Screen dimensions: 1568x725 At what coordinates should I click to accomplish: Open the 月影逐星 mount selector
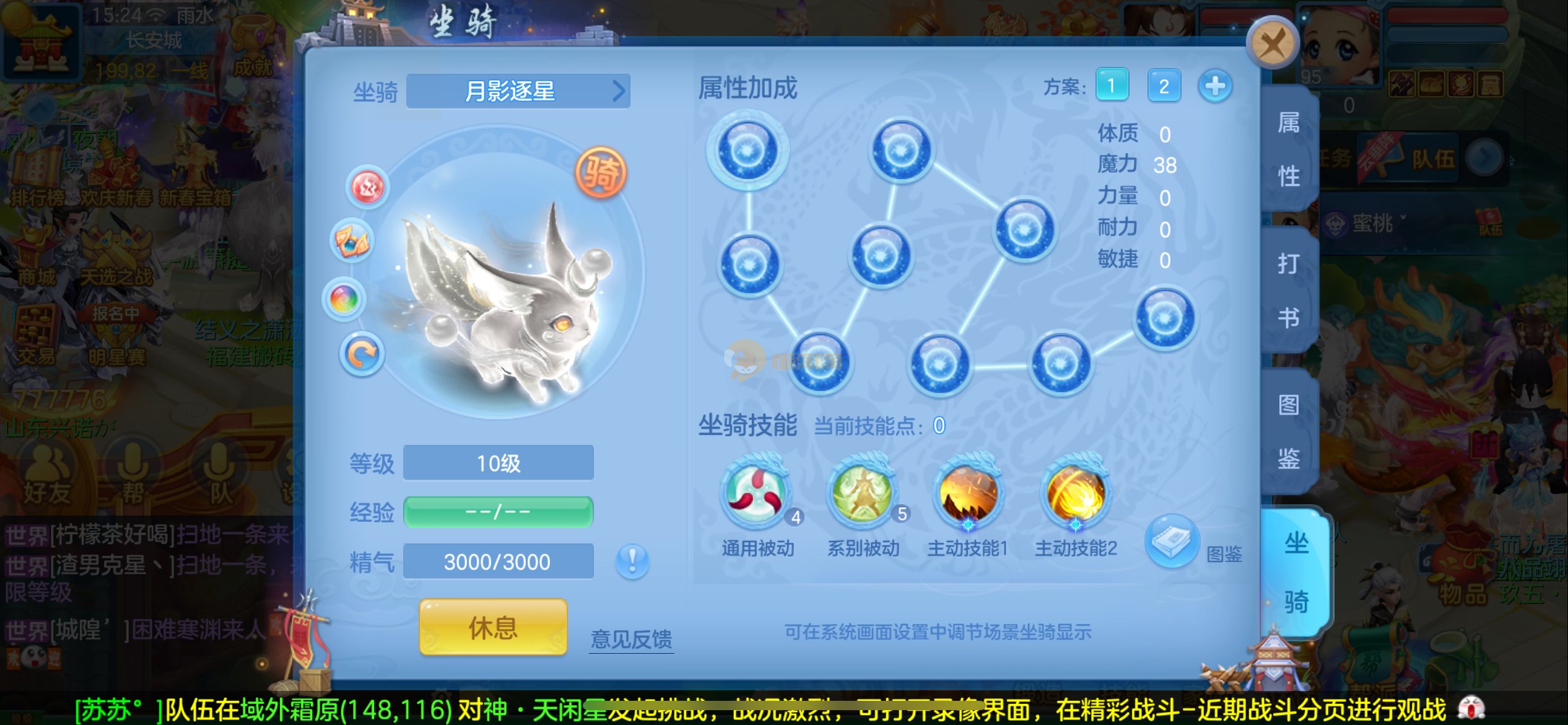pyautogui.click(x=518, y=92)
